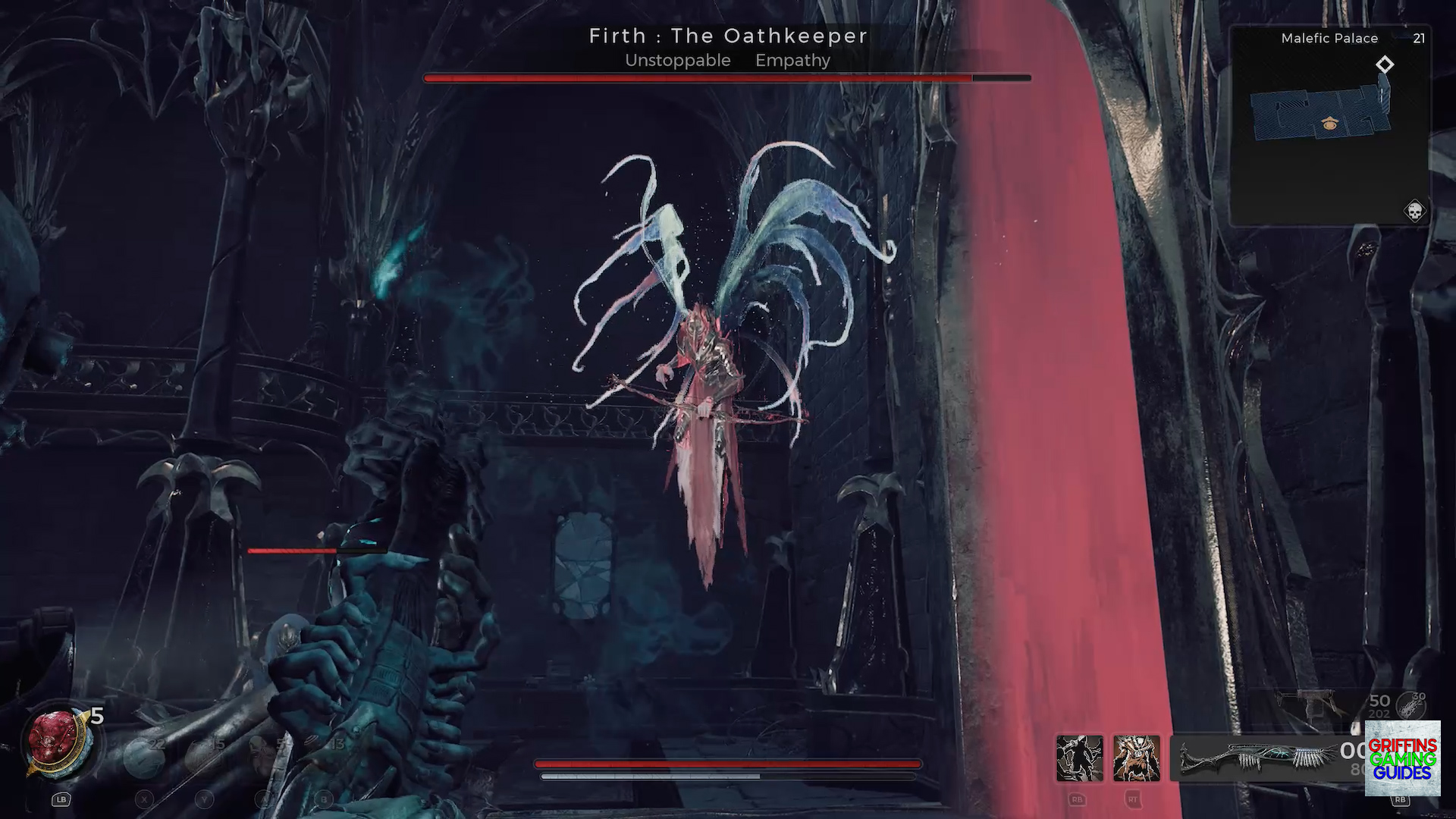Expand the LB relic selector
This screenshot has width=1456, height=819.
61,799
